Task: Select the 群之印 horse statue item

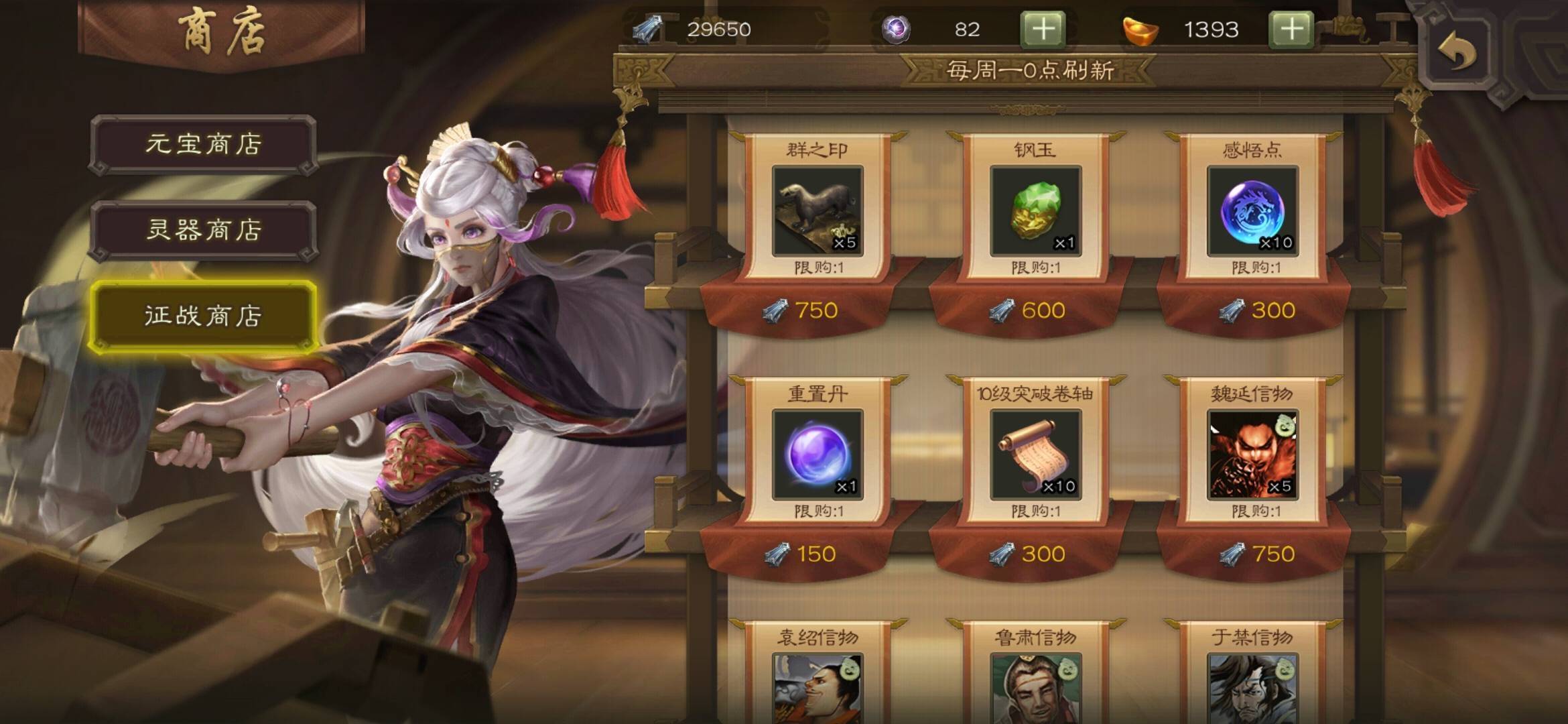Action: [x=818, y=211]
